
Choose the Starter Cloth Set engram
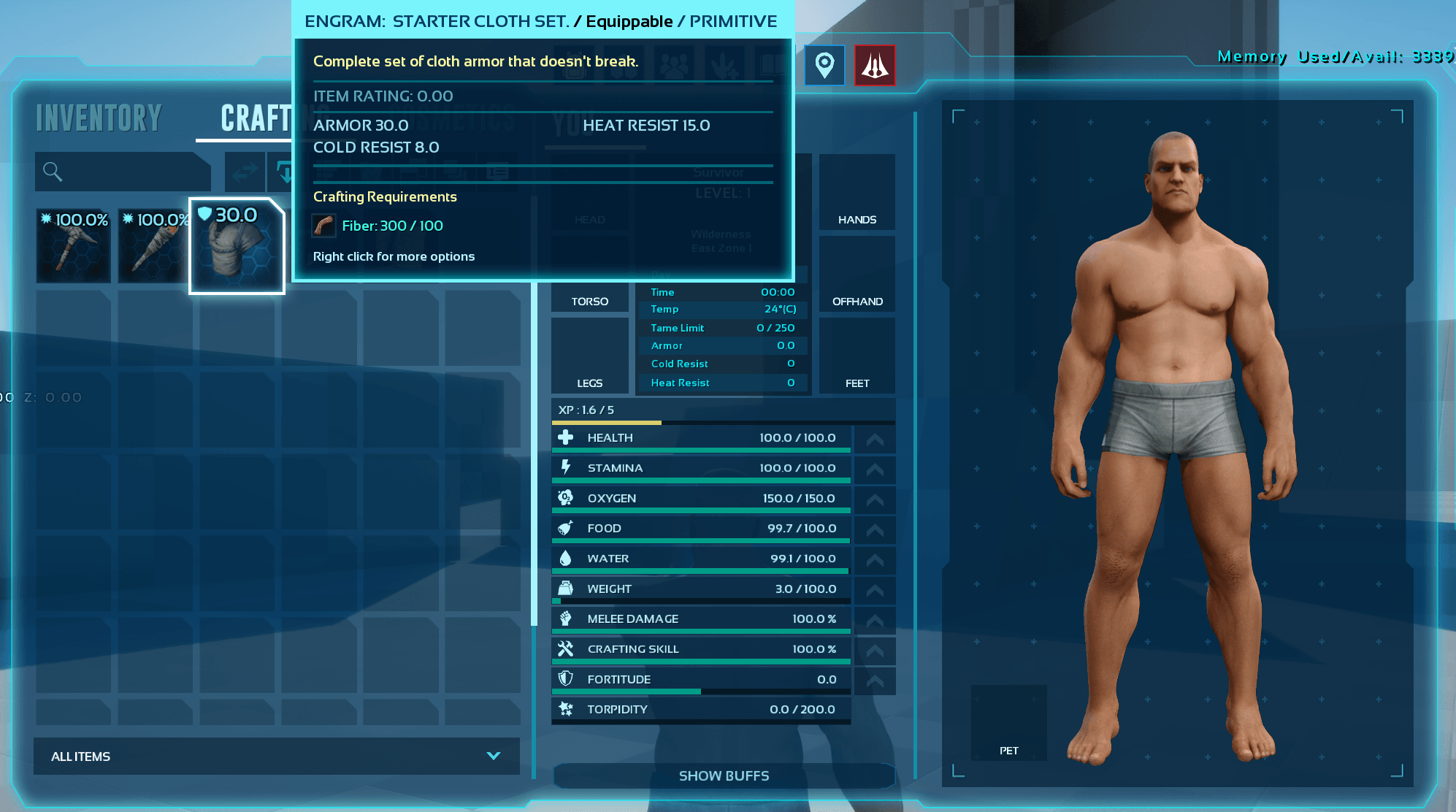[237, 246]
